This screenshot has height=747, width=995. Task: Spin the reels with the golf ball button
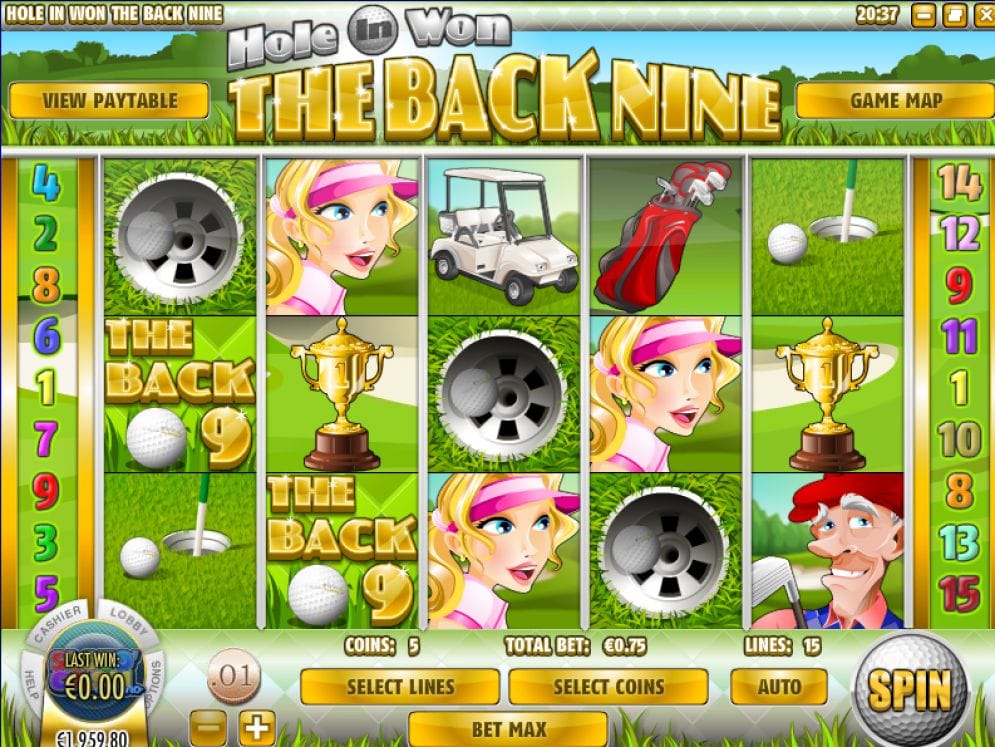(x=909, y=689)
